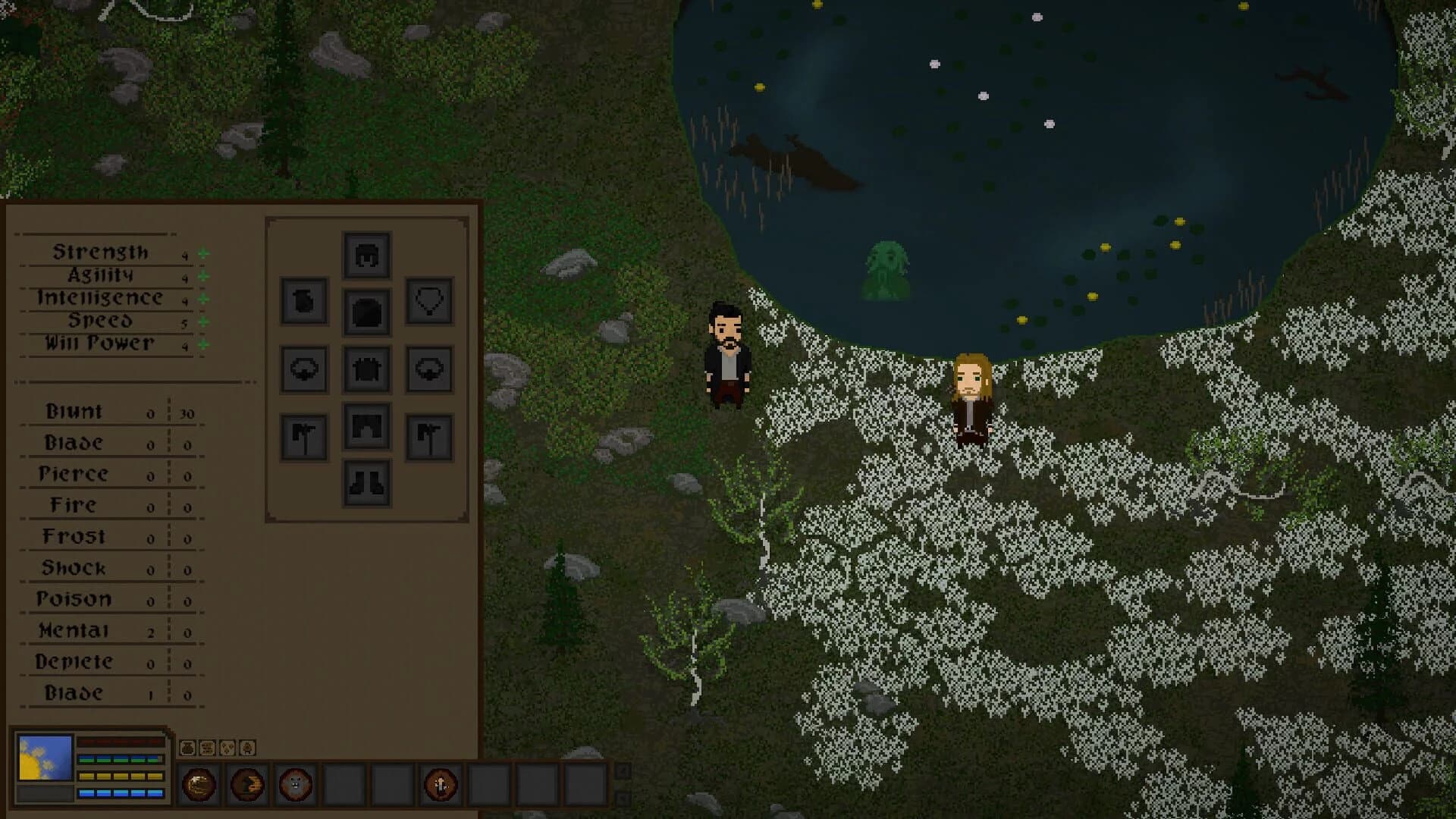Viewport: 1456px width, 819px height.
Task: Select the boots equipment slot
Action: 366,484
